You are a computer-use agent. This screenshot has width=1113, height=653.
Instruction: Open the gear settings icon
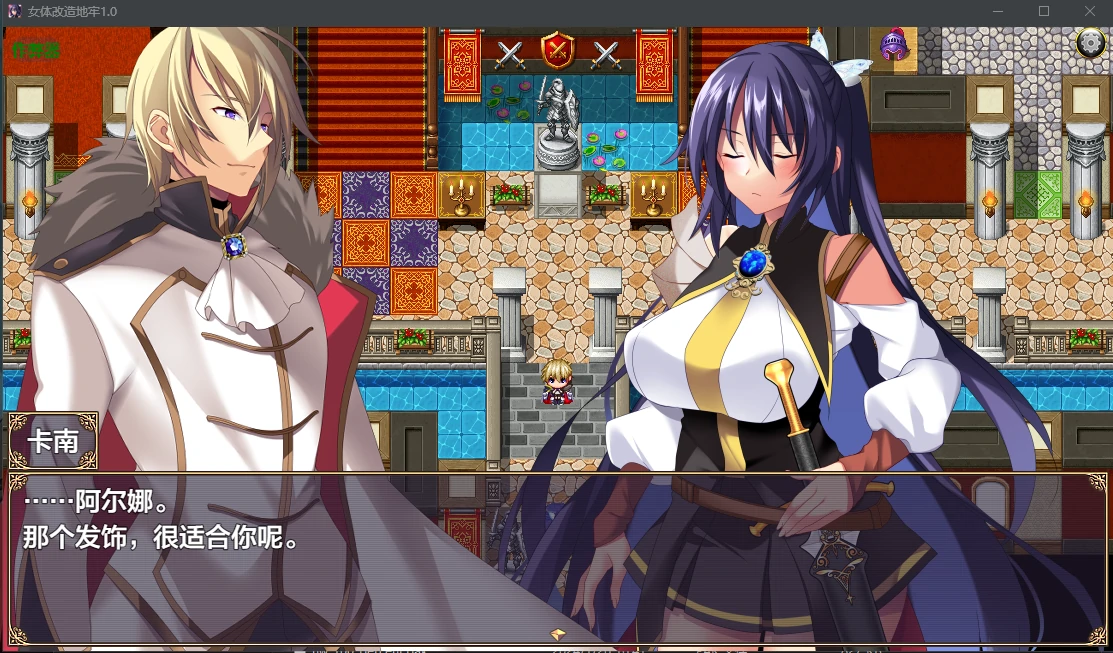[x=1090, y=43]
